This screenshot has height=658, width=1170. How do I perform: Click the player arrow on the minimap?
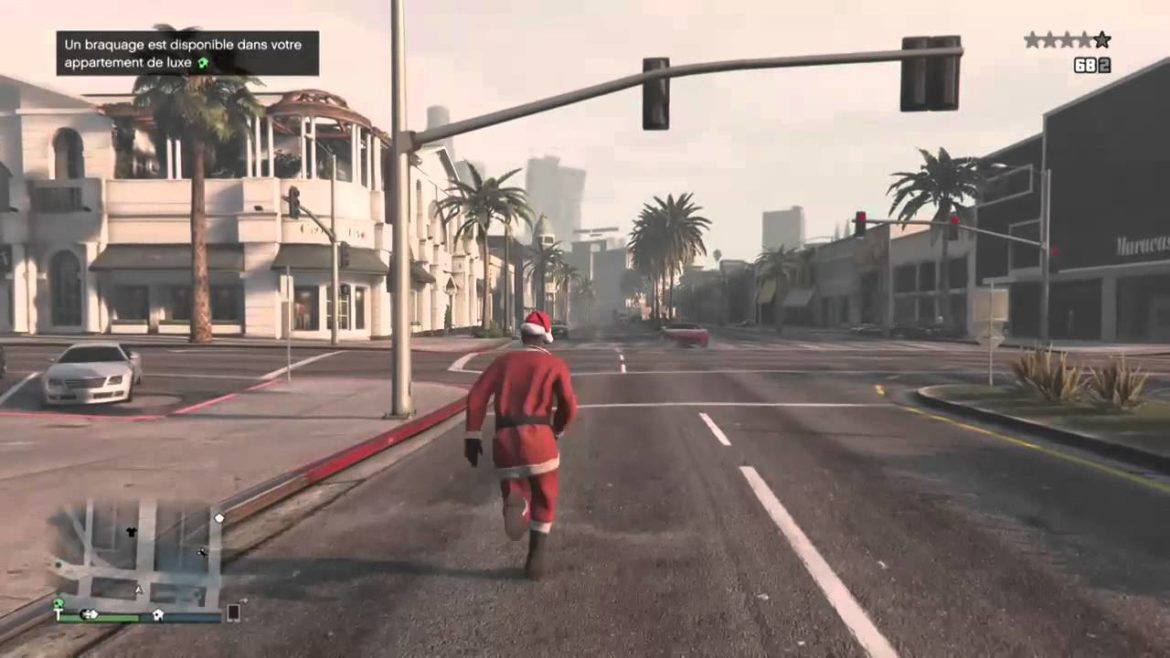(139, 591)
